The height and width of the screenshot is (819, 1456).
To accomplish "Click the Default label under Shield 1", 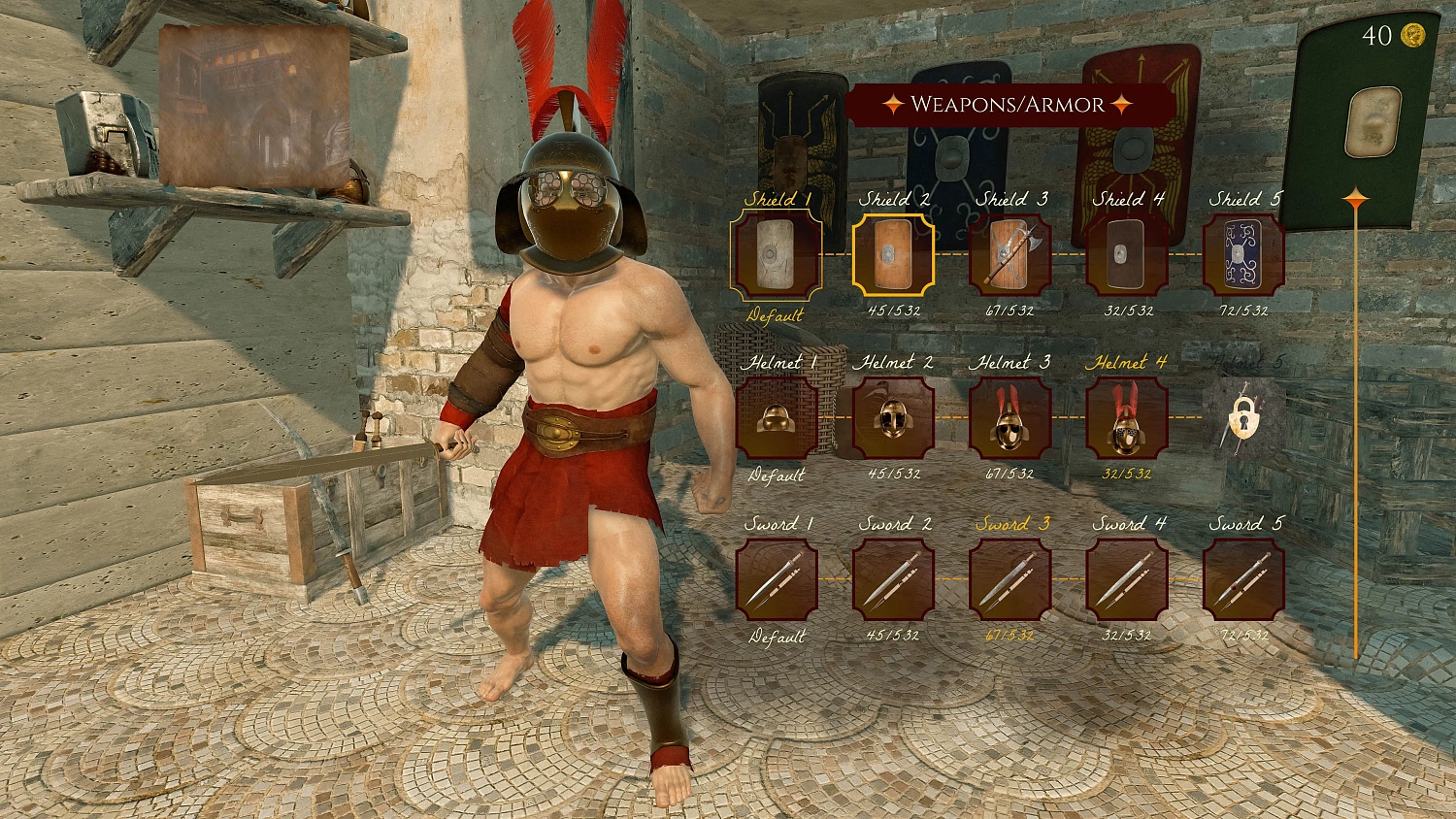I will point(776,315).
